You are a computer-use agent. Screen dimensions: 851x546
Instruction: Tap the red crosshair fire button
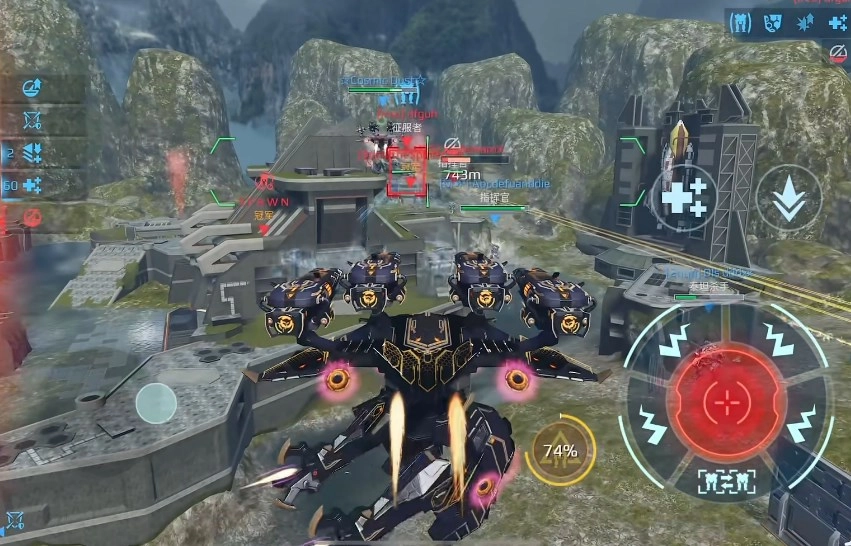[x=723, y=402]
